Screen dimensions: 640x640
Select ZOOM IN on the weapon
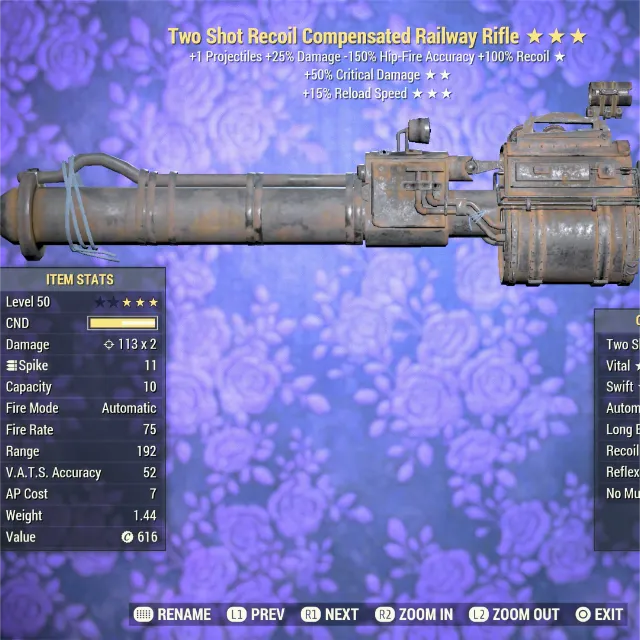pyautogui.click(x=414, y=614)
